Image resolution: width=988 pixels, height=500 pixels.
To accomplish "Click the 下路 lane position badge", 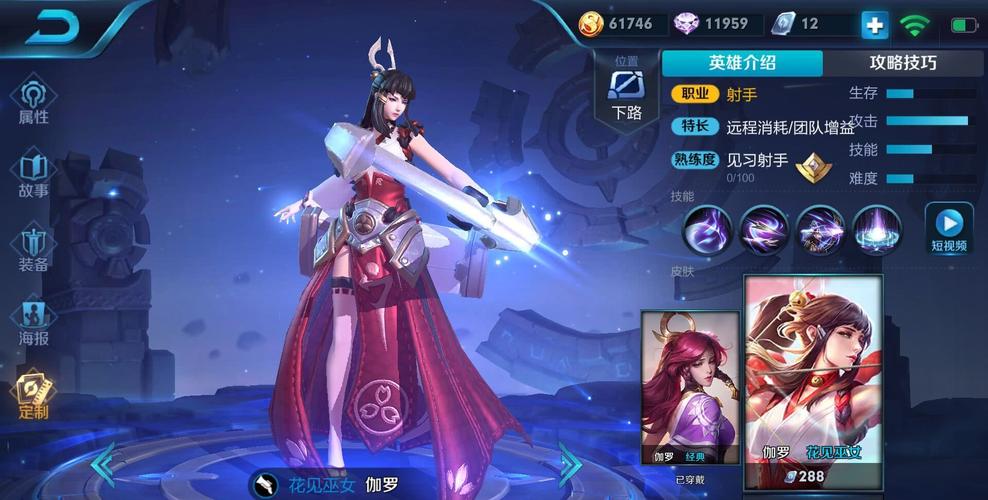I will pyautogui.click(x=627, y=92).
